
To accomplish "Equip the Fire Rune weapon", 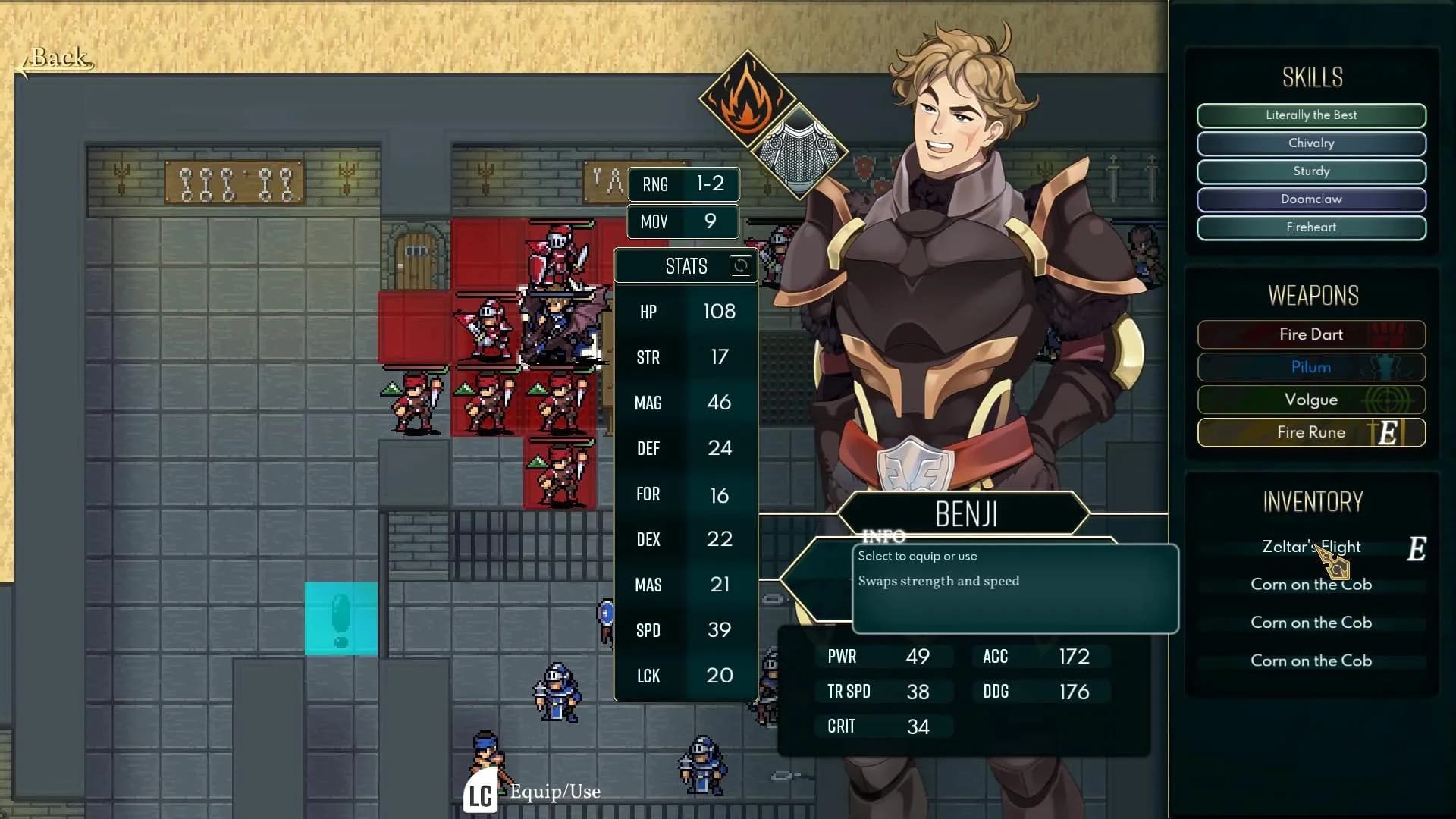I will point(1311,432).
